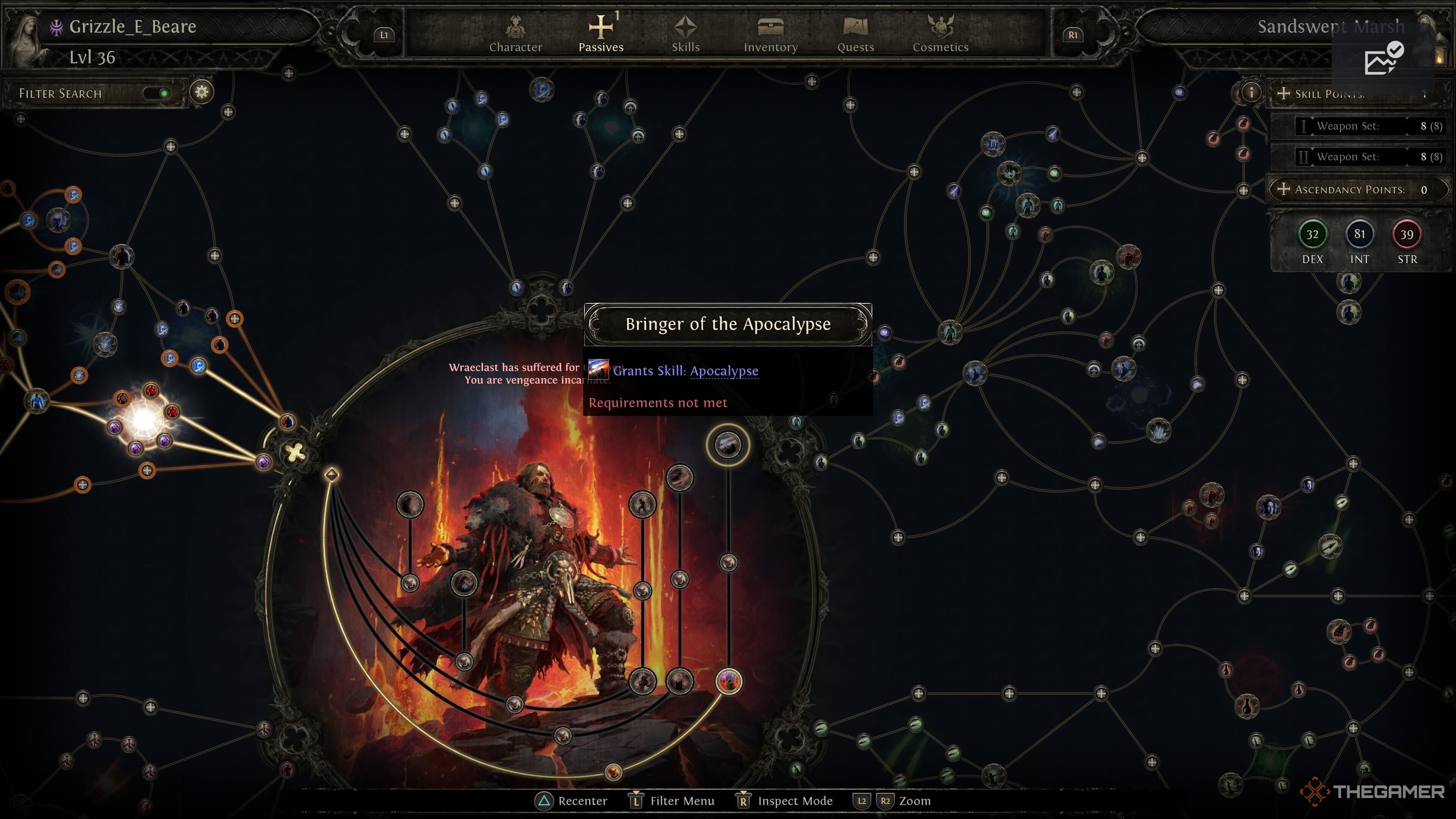1456x819 pixels.
Task: Open the Passives tab
Action: click(x=601, y=35)
